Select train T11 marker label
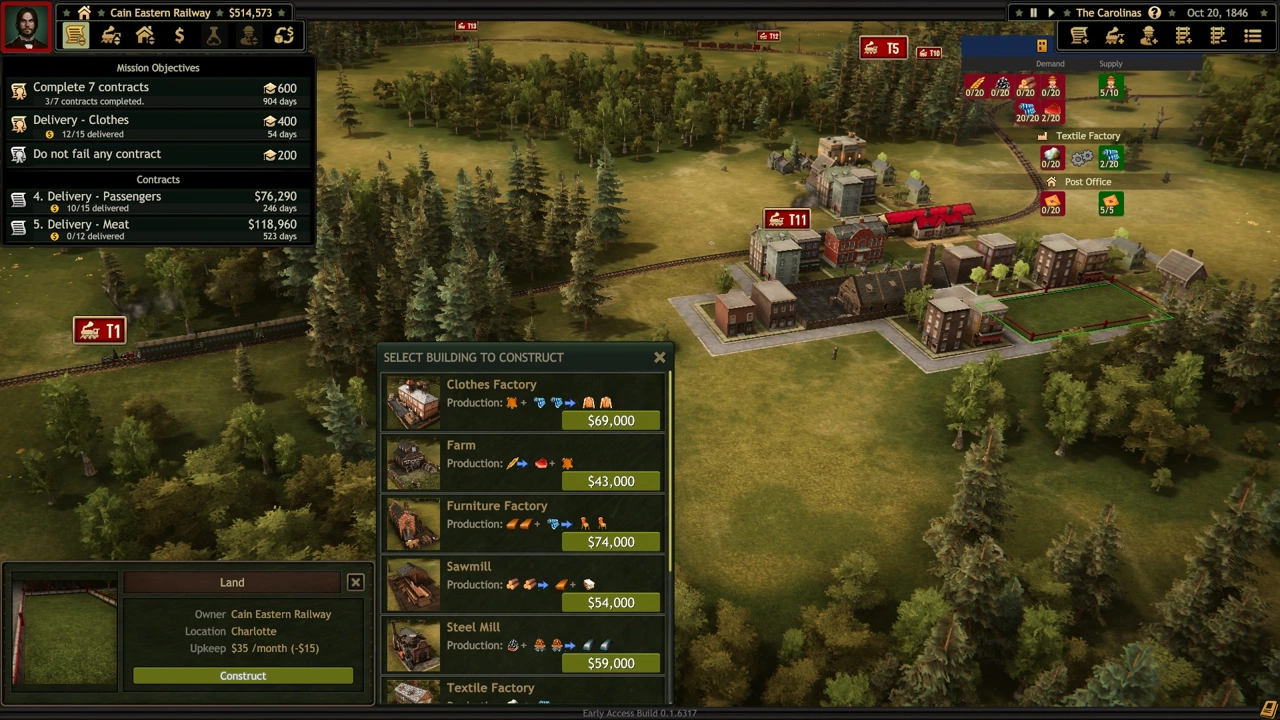1280x720 pixels. click(x=786, y=220)
